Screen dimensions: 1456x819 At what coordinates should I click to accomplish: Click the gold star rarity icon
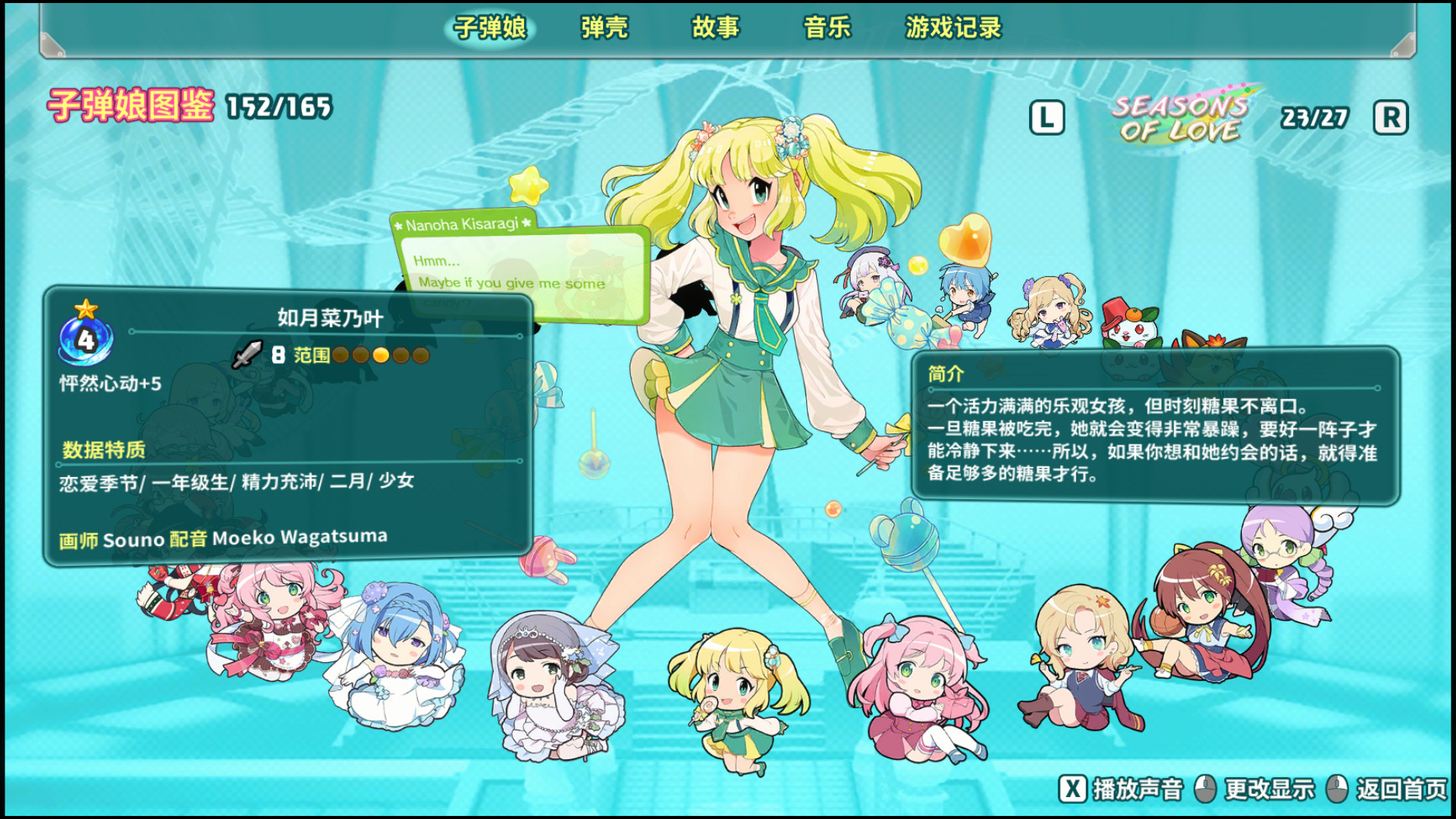[x=87, y=309]
